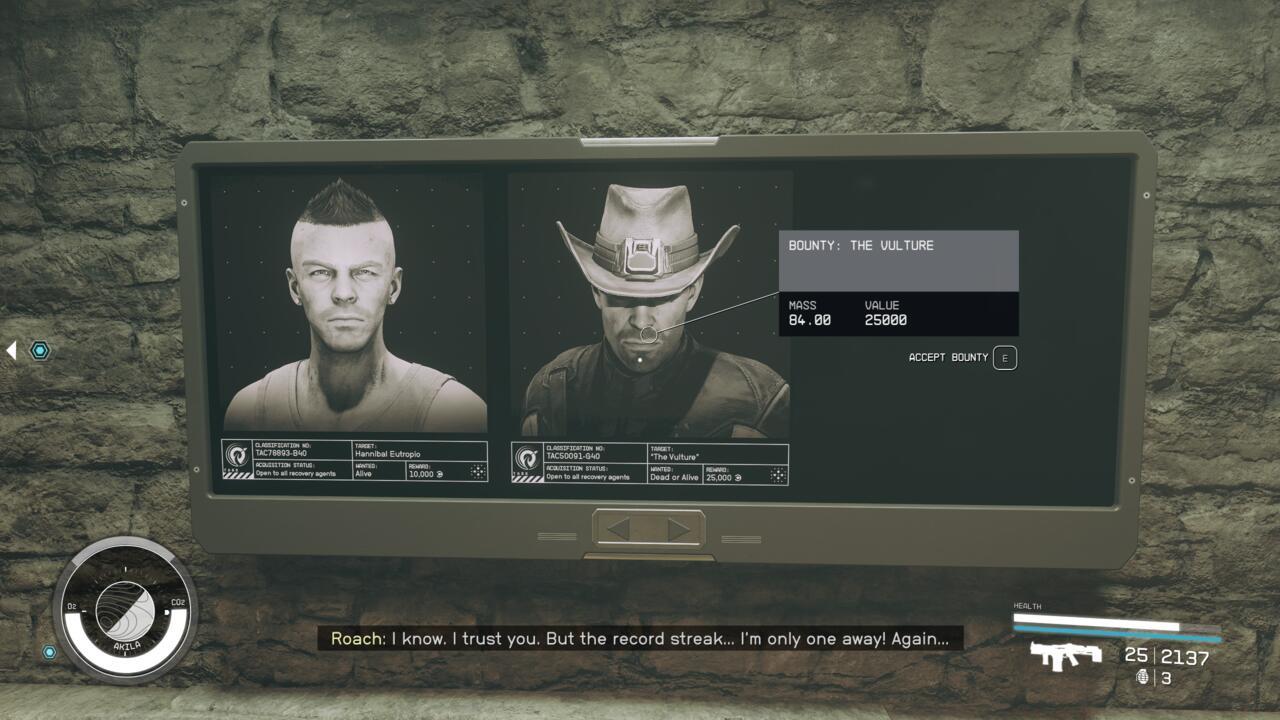The width and height of the screenshot is (1280, 720).
Task: Click the credits symbol beside 10,000 reward
Action: (x=438, y=475)
